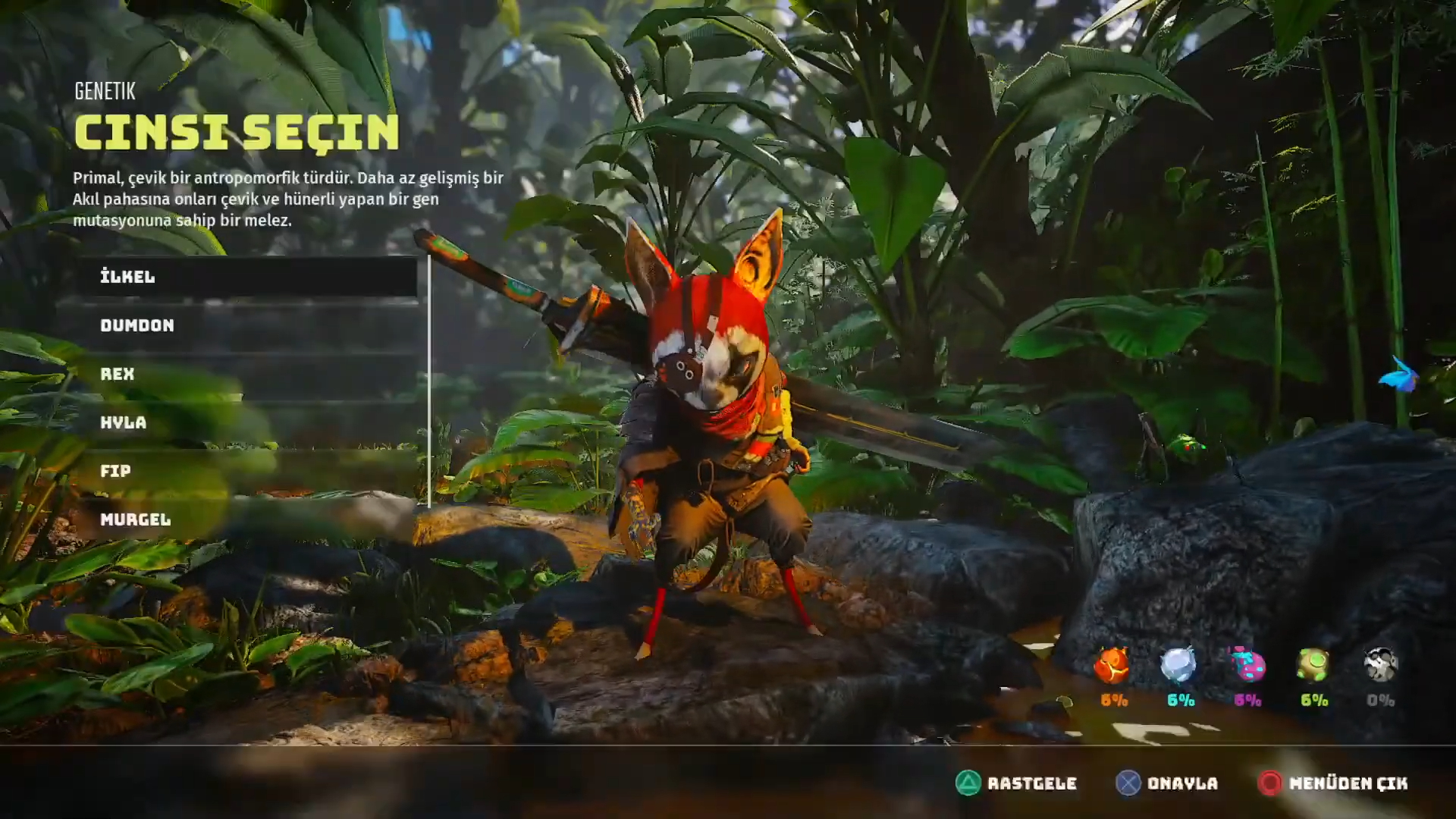
Task: Click the pink-cyan resistance icon
Action: (x=1246, y=666)
